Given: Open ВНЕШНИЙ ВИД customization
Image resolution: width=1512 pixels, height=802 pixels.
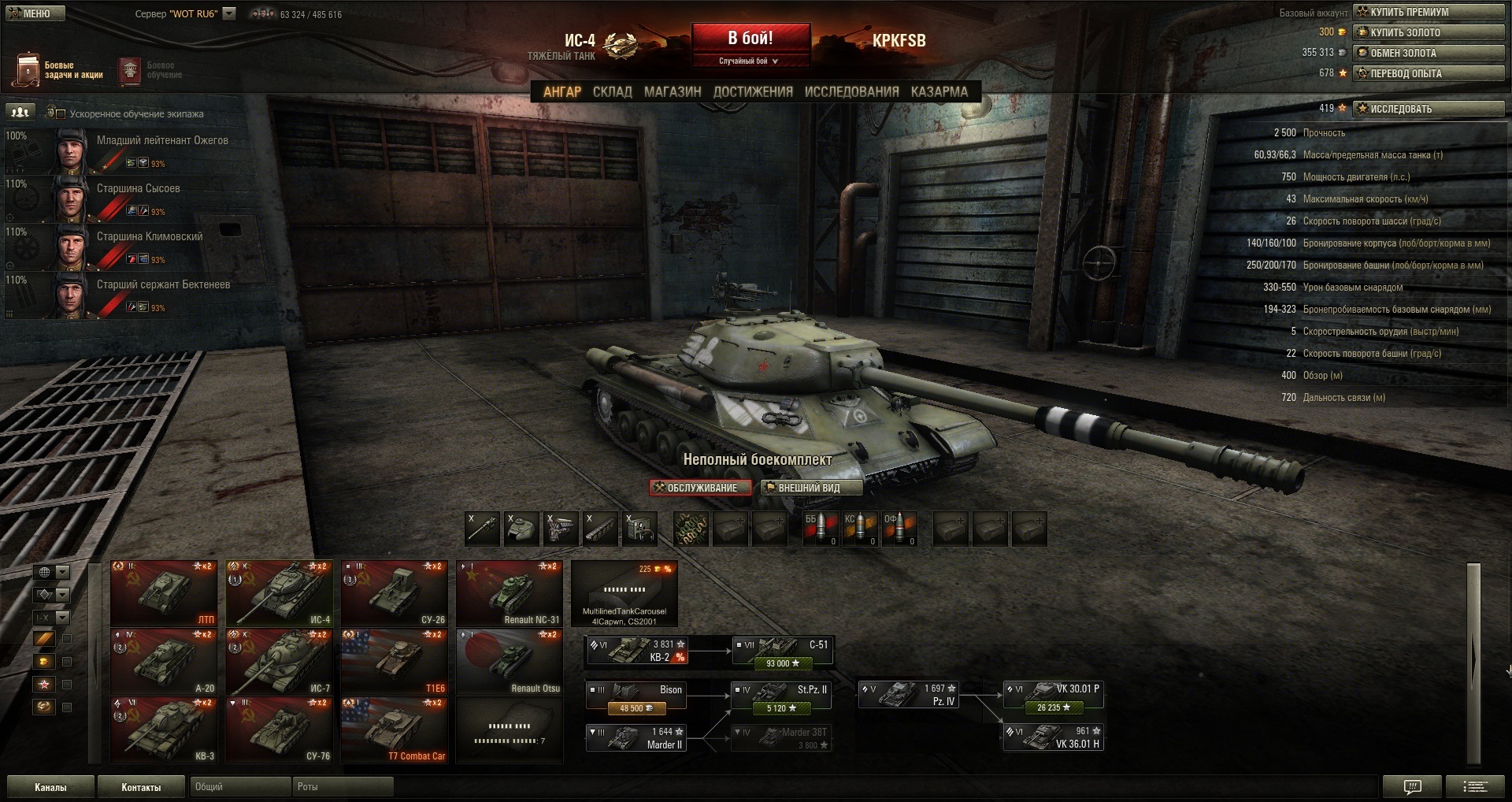Looking at the screenshot, I should click(811, 488).
